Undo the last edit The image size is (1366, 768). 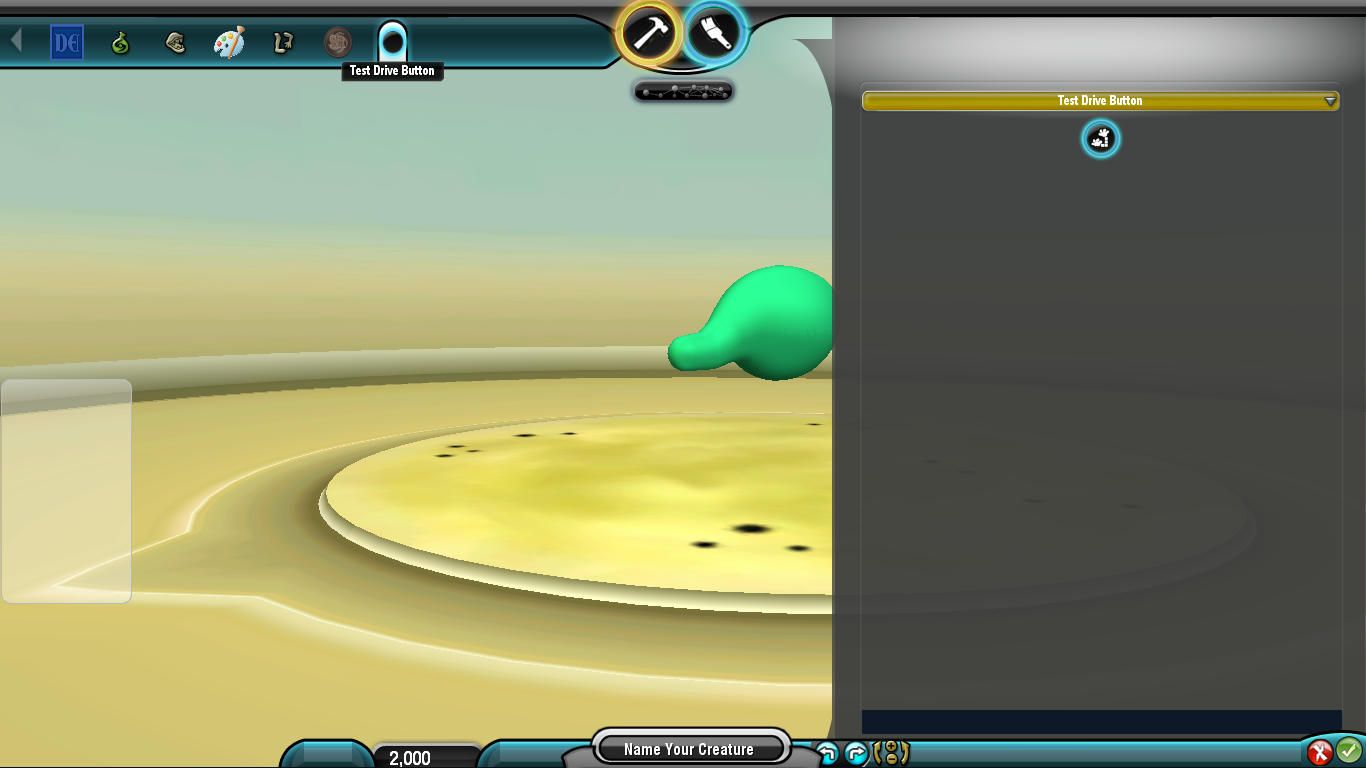pyautogui.click(x=827, y=754)
